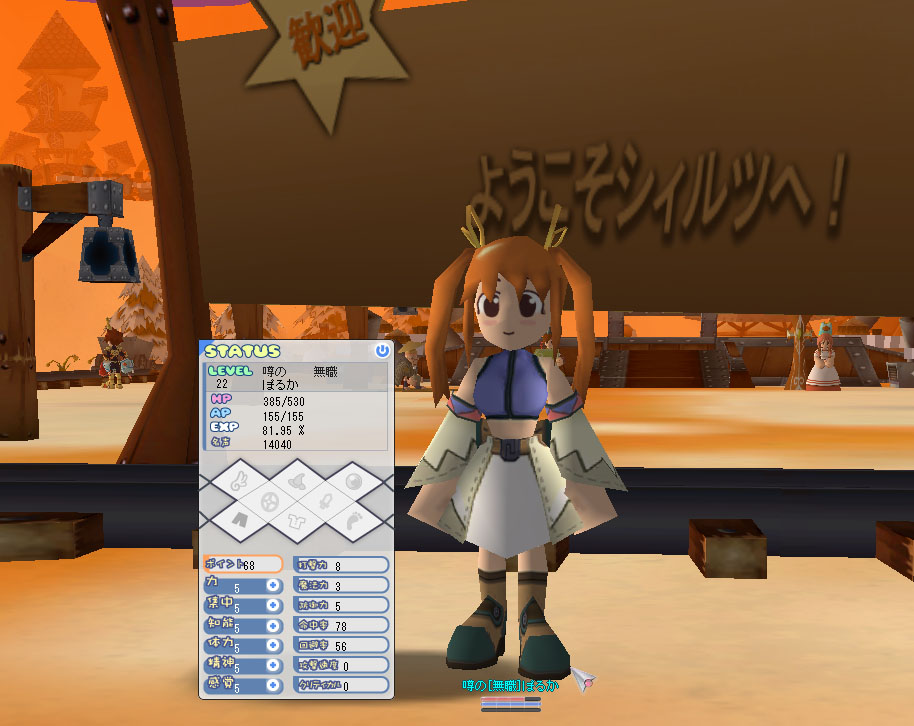Viewport: 914px width, 726px height.
Task: Raise the 知能 stat with its plus button
Action: click(272, 625)
